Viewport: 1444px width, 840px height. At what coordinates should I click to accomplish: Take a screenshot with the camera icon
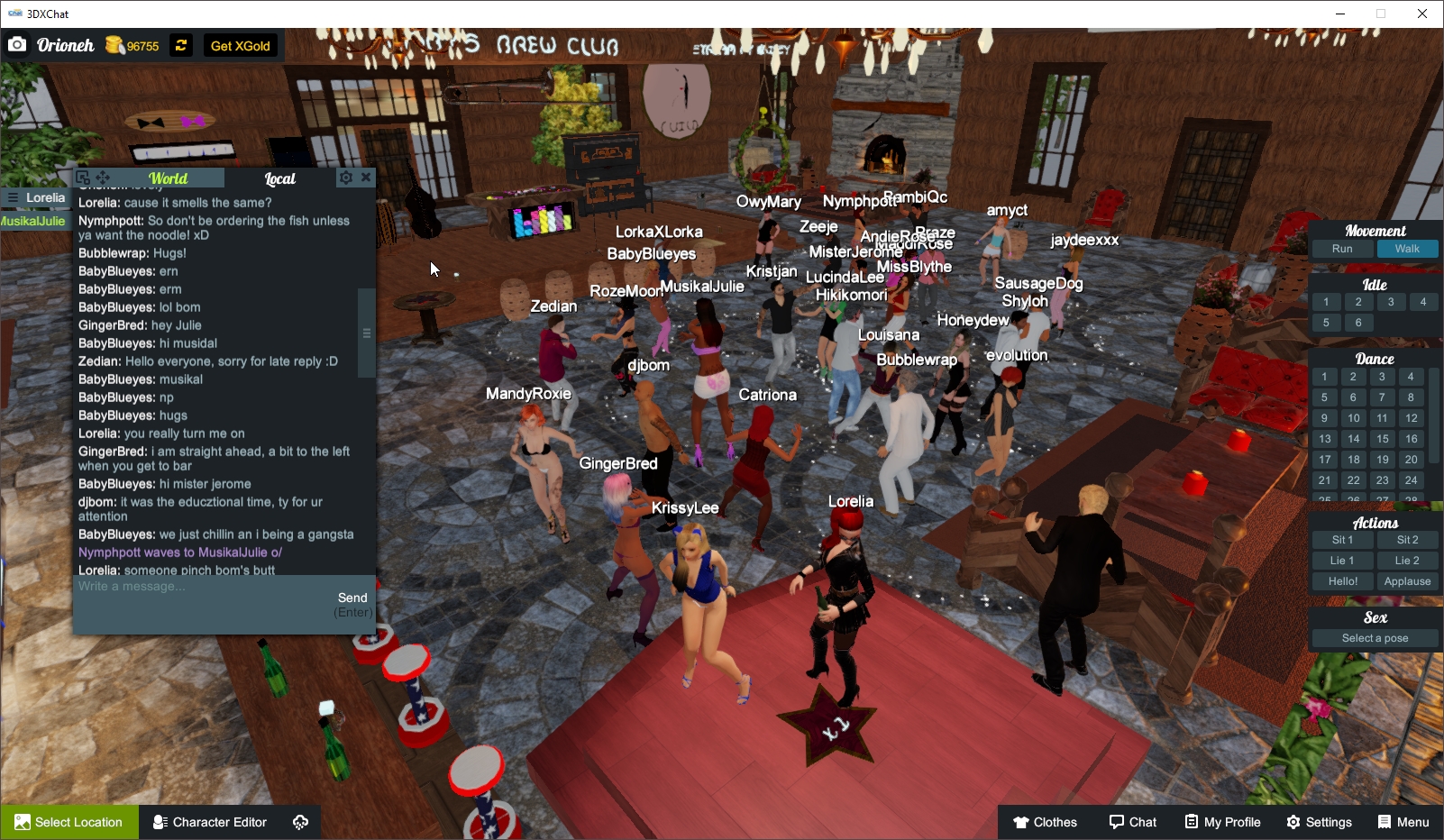point(17,44)
